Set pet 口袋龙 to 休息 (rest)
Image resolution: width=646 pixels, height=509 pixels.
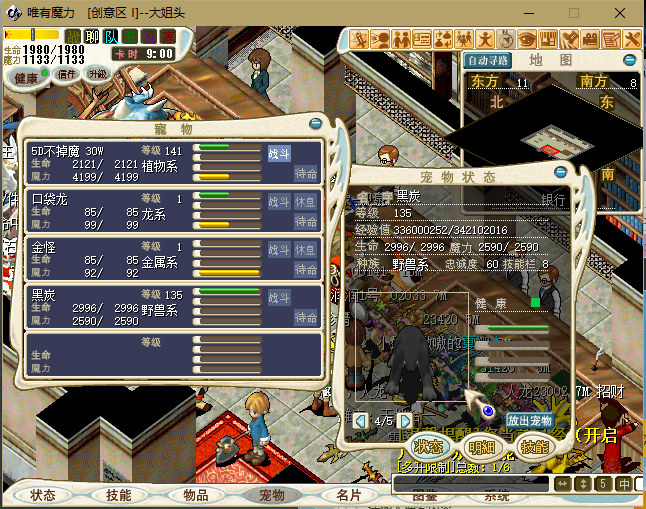pyautogui.click(x=306, y=202)
